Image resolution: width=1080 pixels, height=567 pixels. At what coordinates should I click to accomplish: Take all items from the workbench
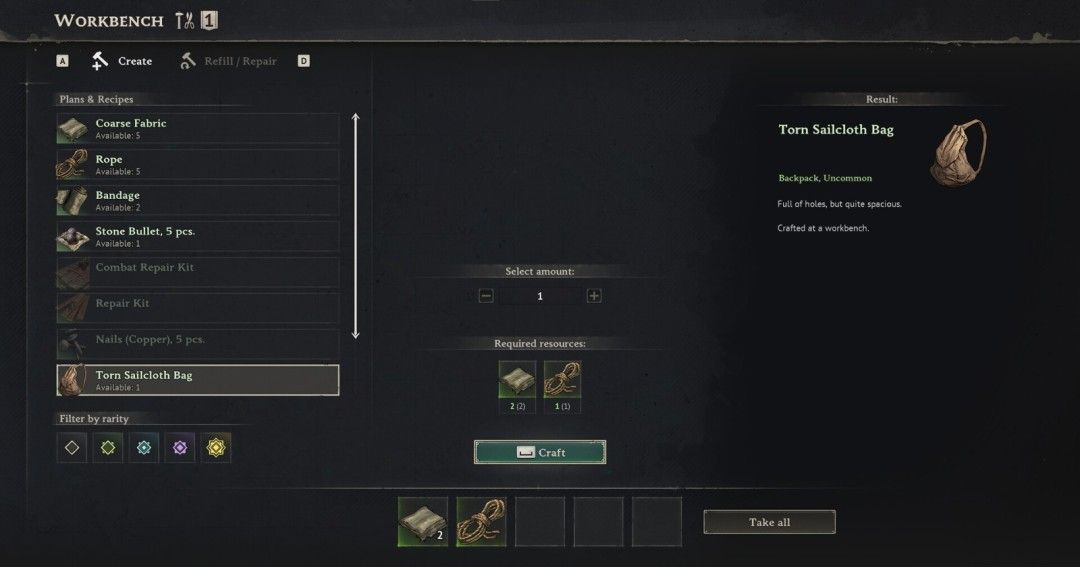tap(769, 522)
